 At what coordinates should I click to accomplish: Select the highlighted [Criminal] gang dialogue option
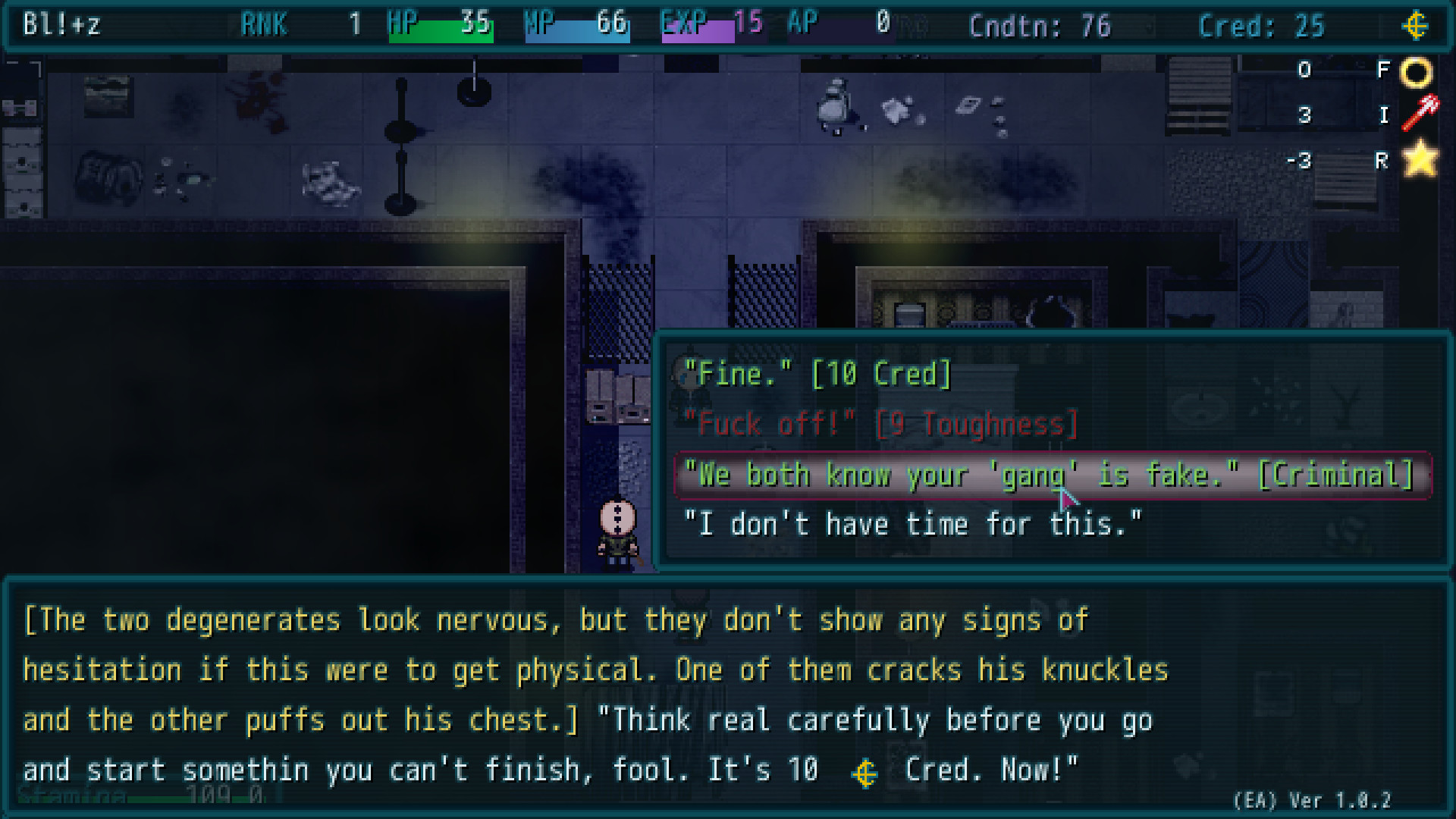(1046, 475)
